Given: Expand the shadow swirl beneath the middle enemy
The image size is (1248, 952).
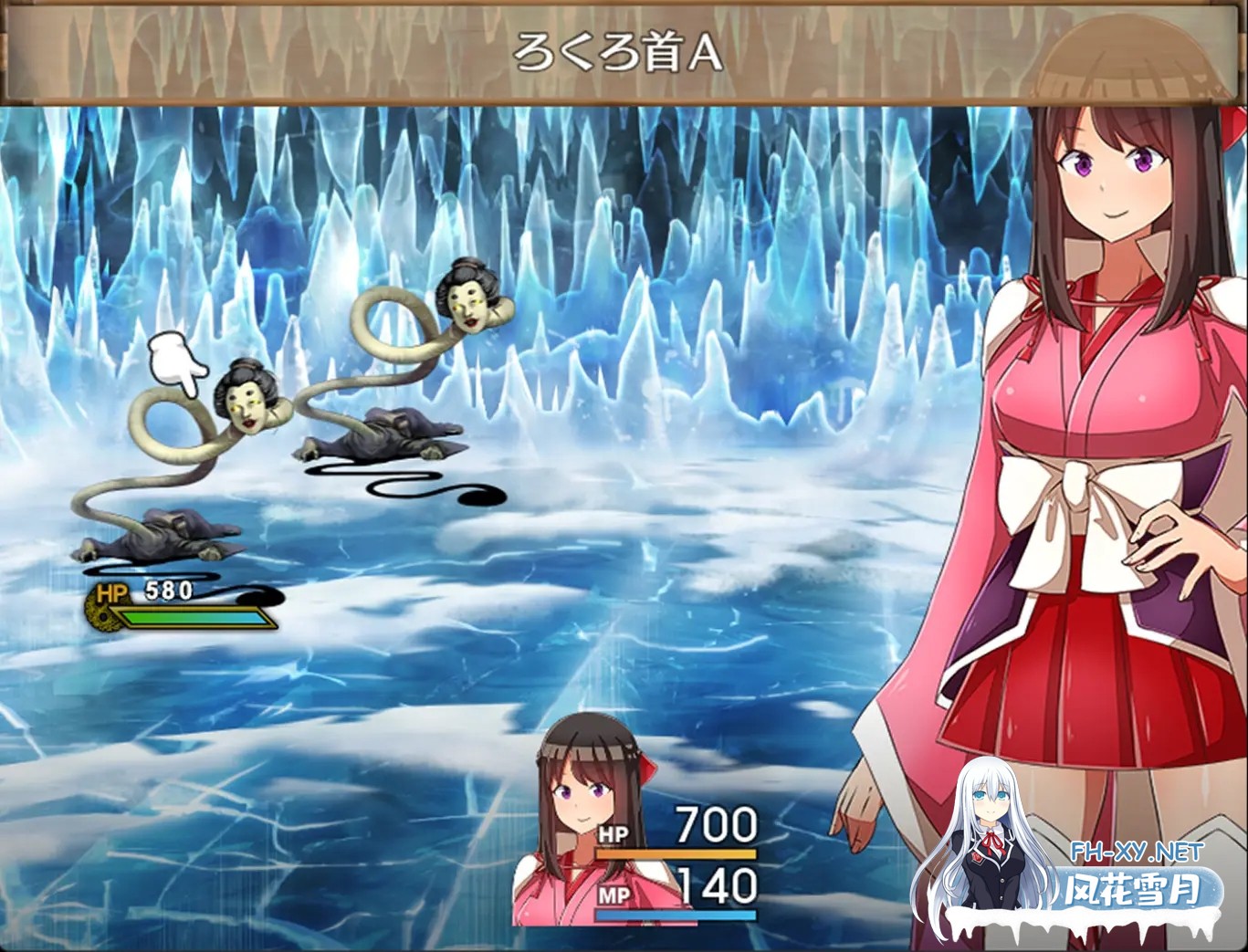Looking at the screenshot, I should (x=411, y=484).
